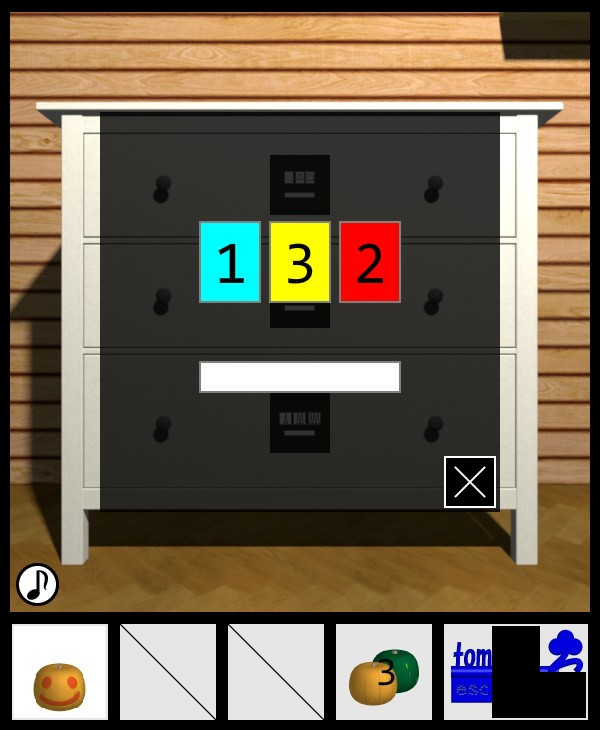600x730 pixels.
Task: Toggle the music note sound button
Action: pyautogui.click(x=37, y=584)
